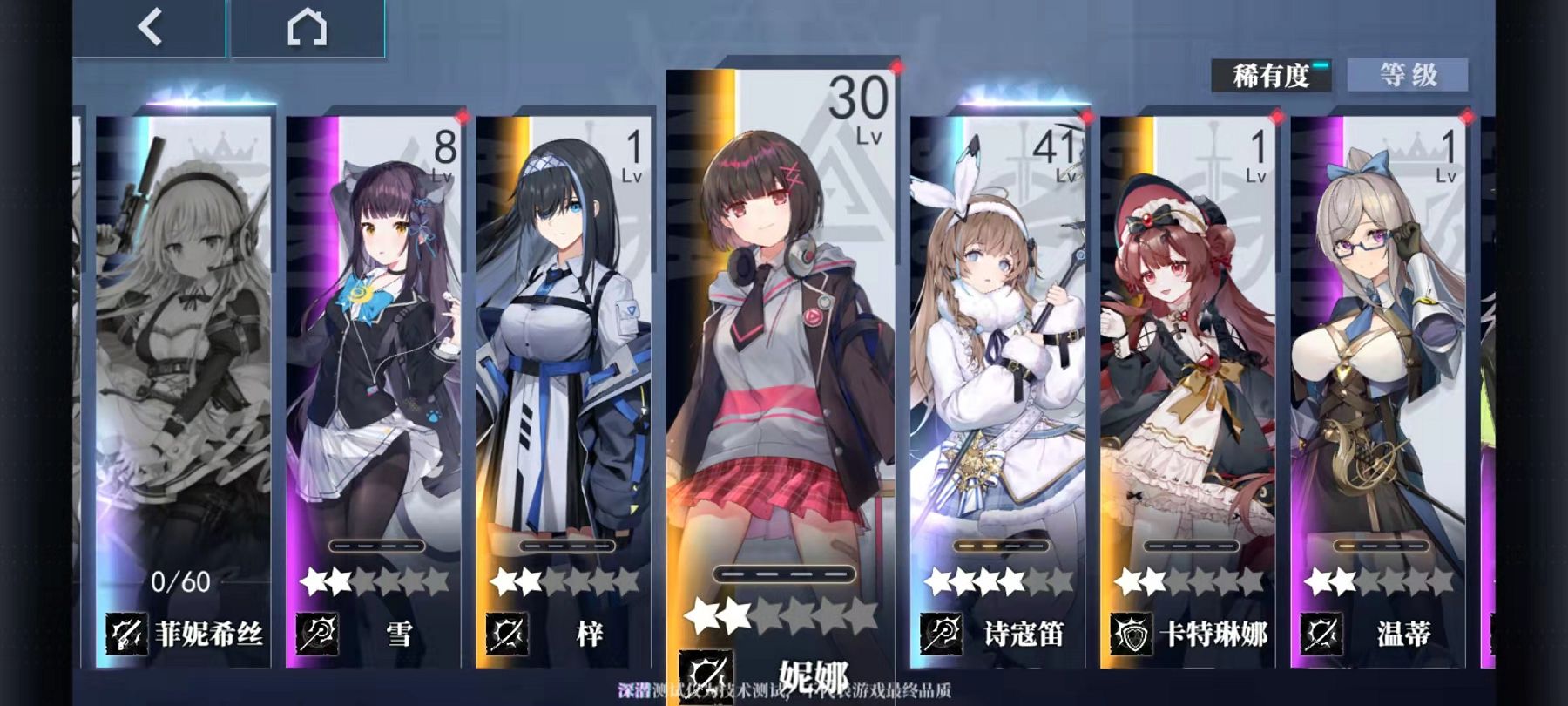This screenshot has height=706, width=1568.
Task: Sort characters by 等级 (level)
Action: click(1408, 75)
